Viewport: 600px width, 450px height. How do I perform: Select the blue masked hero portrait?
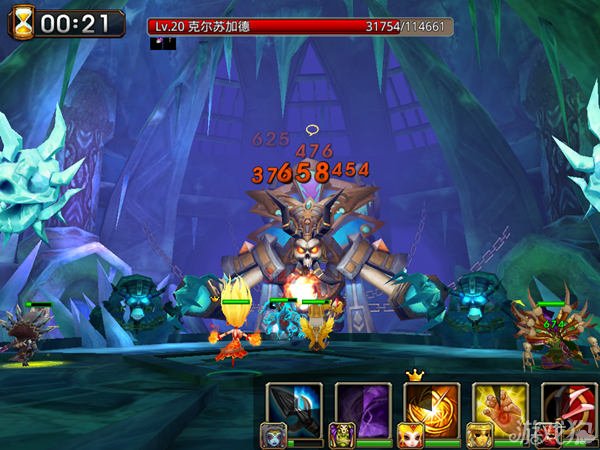click(x=271, y=433)
